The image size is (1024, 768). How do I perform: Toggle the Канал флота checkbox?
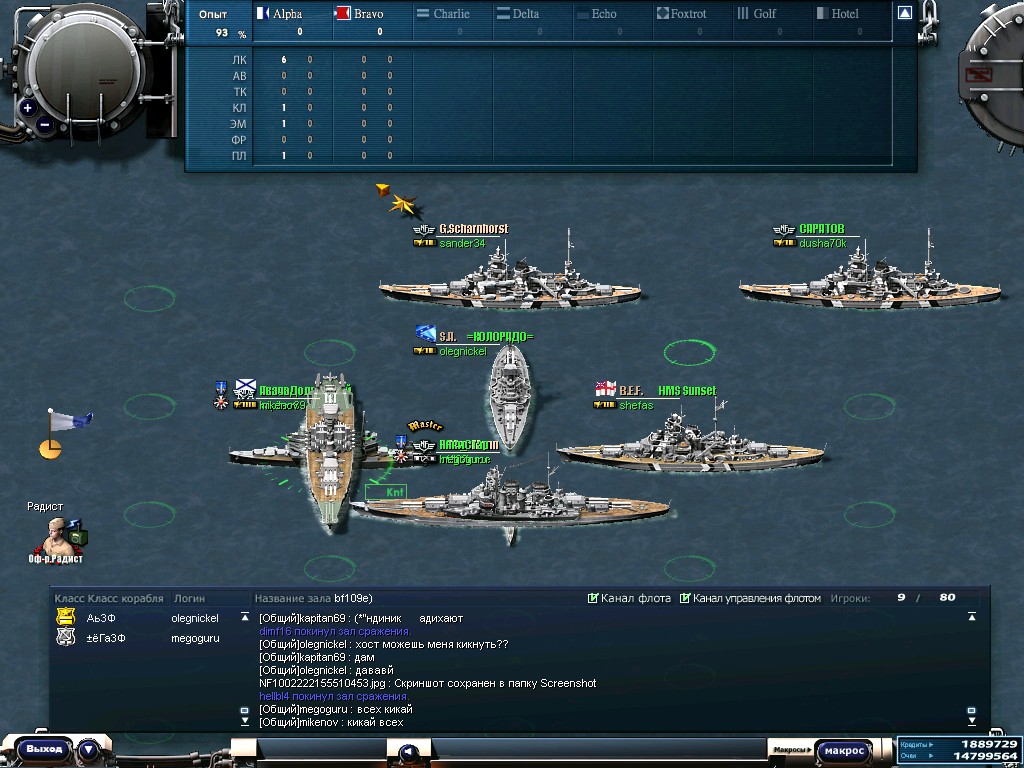[594, 598]
